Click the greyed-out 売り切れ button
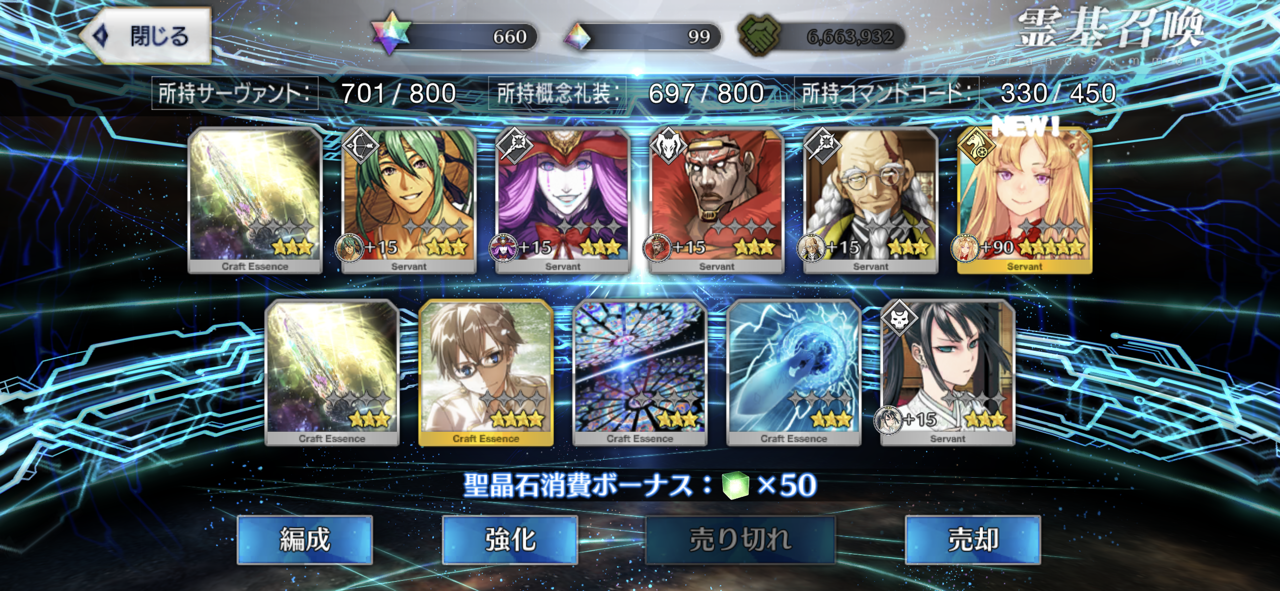The height and width of the screenshot is (591, 1280). tap(740, 540)
